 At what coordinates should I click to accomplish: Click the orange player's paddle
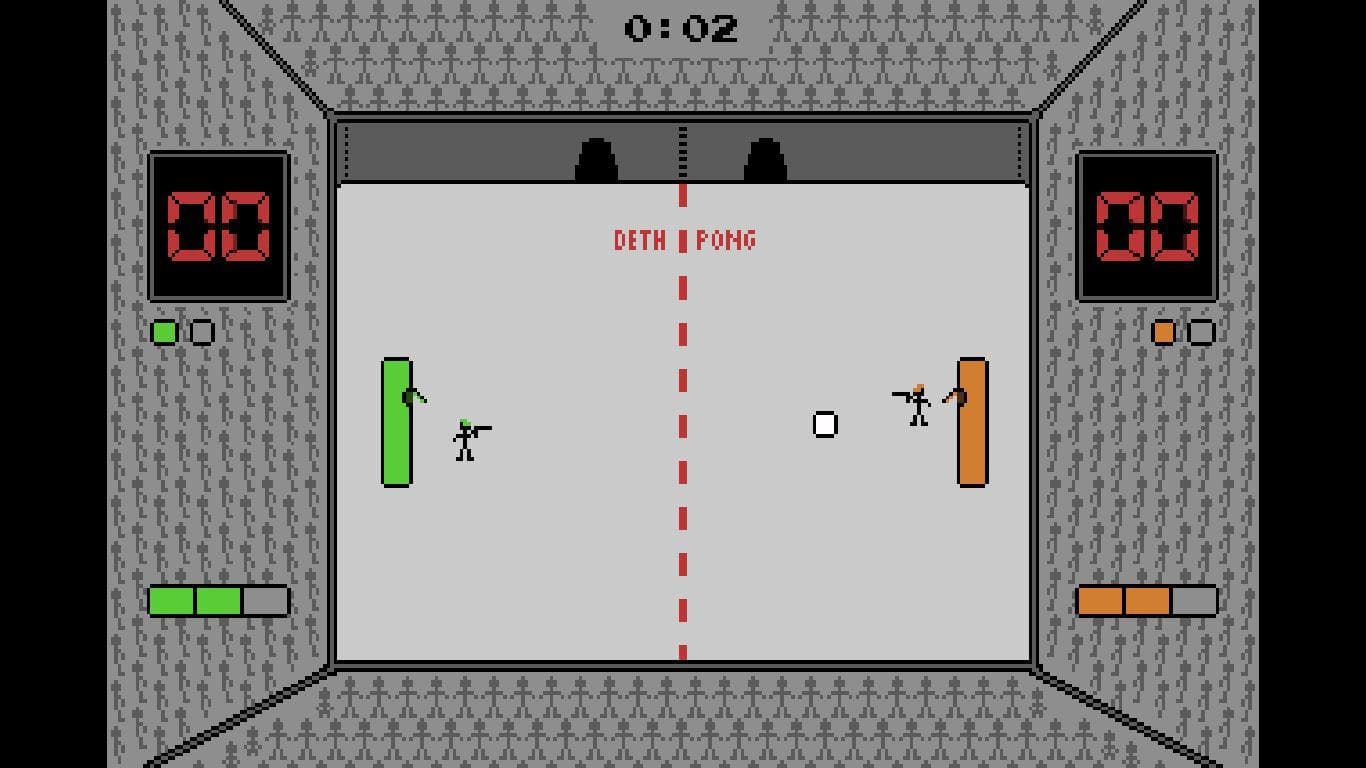pos(971,420)
